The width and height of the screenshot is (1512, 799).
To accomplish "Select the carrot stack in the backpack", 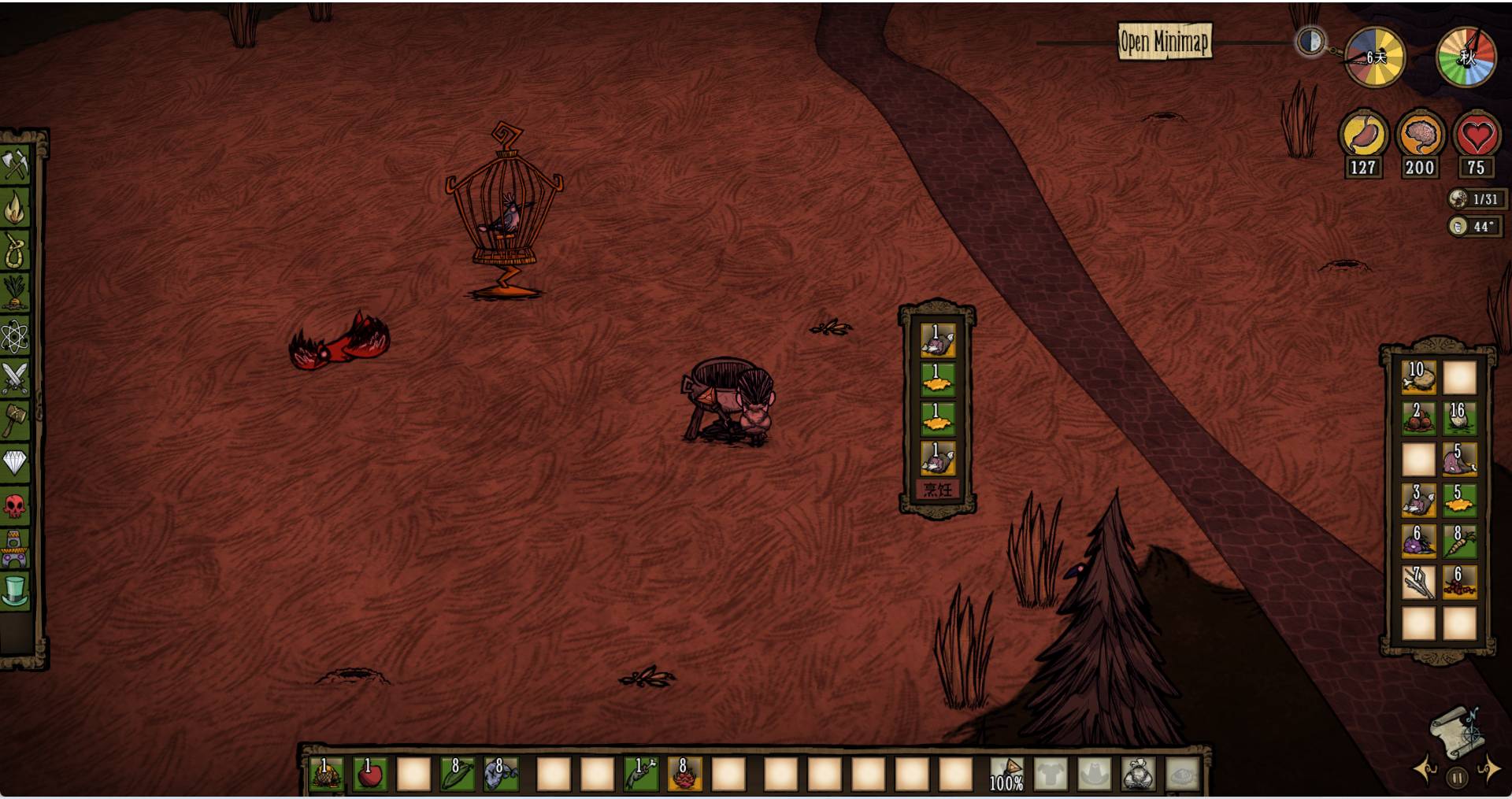I will point(1459,542).
